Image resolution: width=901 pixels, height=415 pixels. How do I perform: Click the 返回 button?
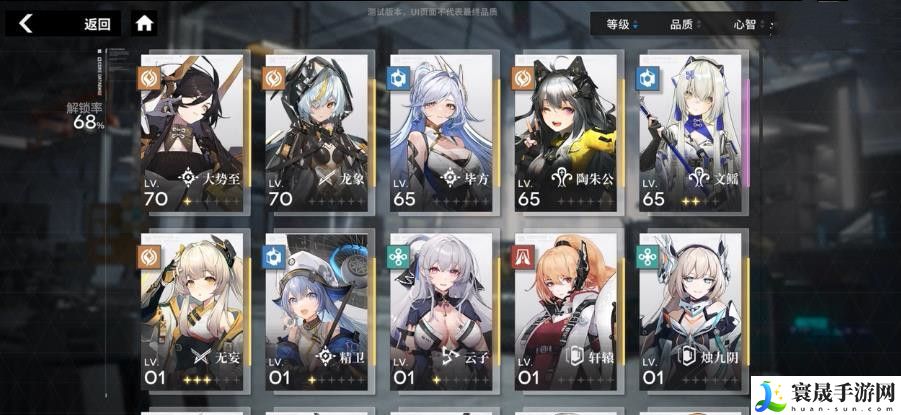(97, 23)
